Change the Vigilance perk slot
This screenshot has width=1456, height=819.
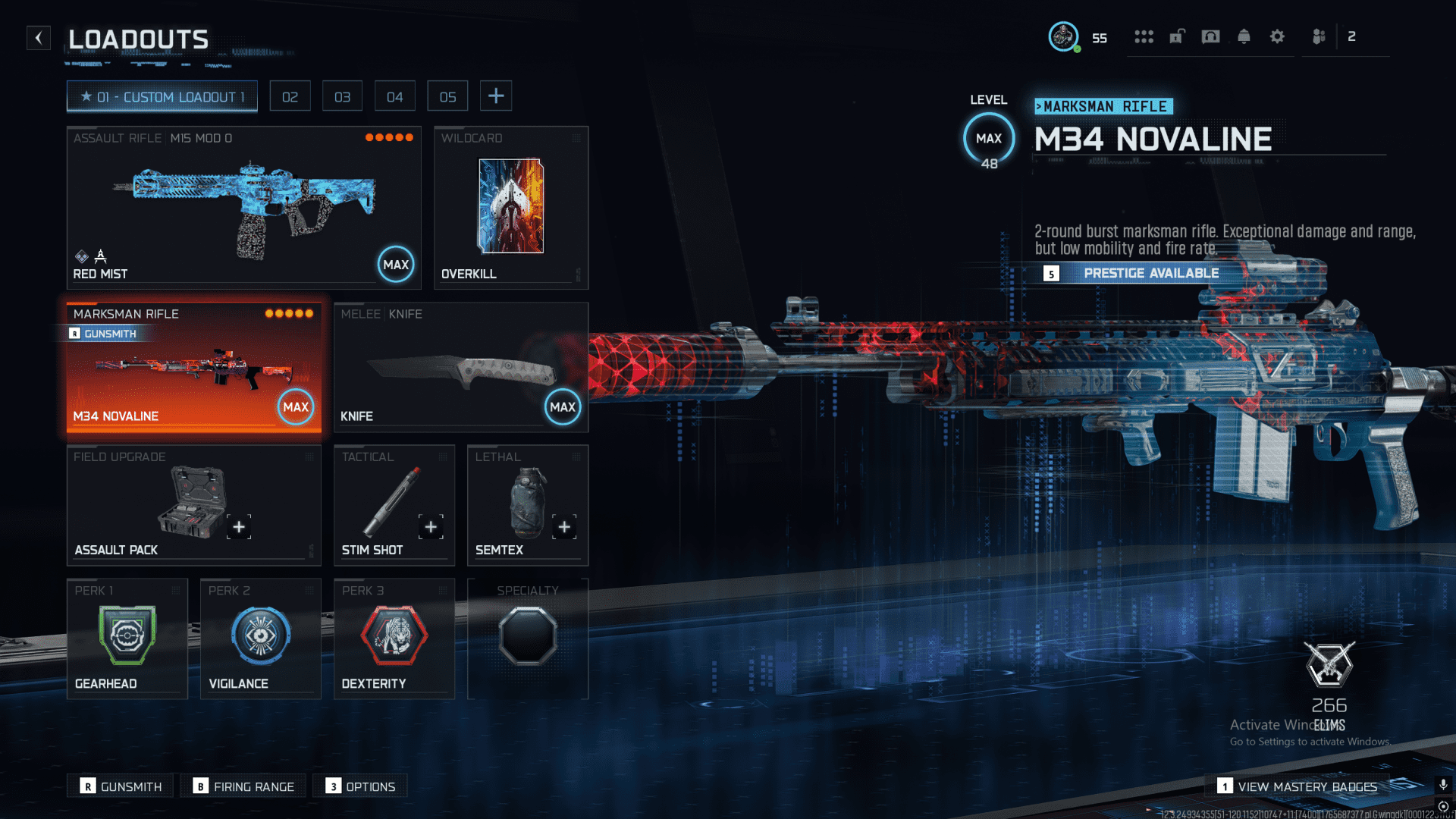point(260,639)
